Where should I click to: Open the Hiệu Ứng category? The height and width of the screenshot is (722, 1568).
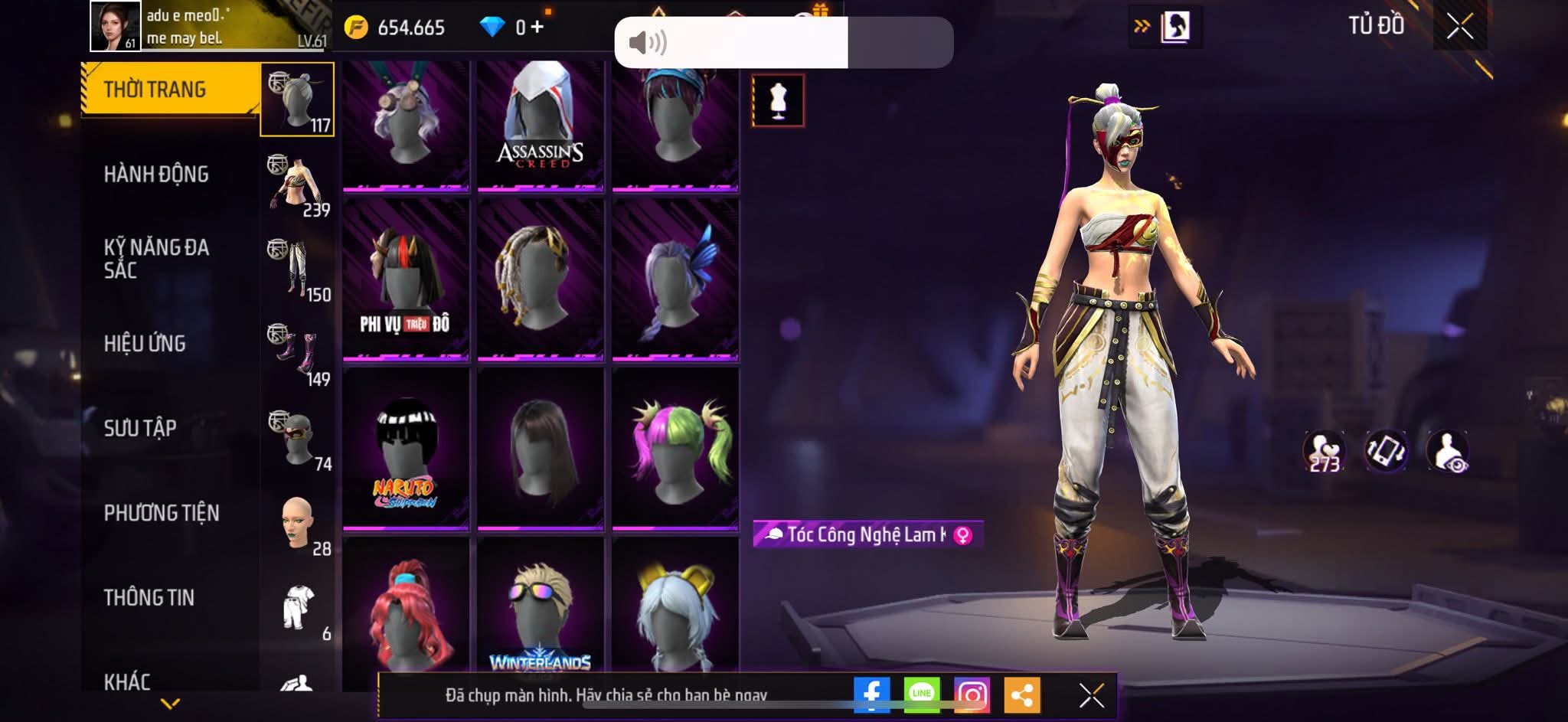145,344
